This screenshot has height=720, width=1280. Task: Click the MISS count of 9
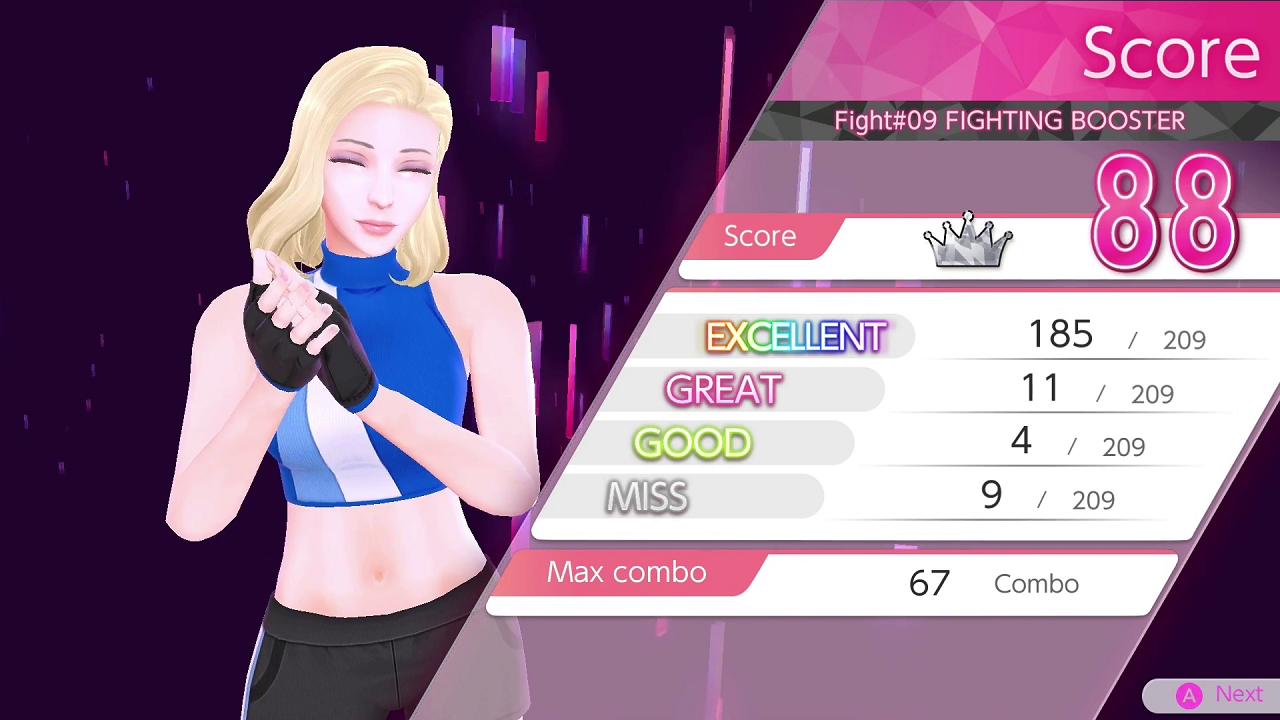[990, 493]
